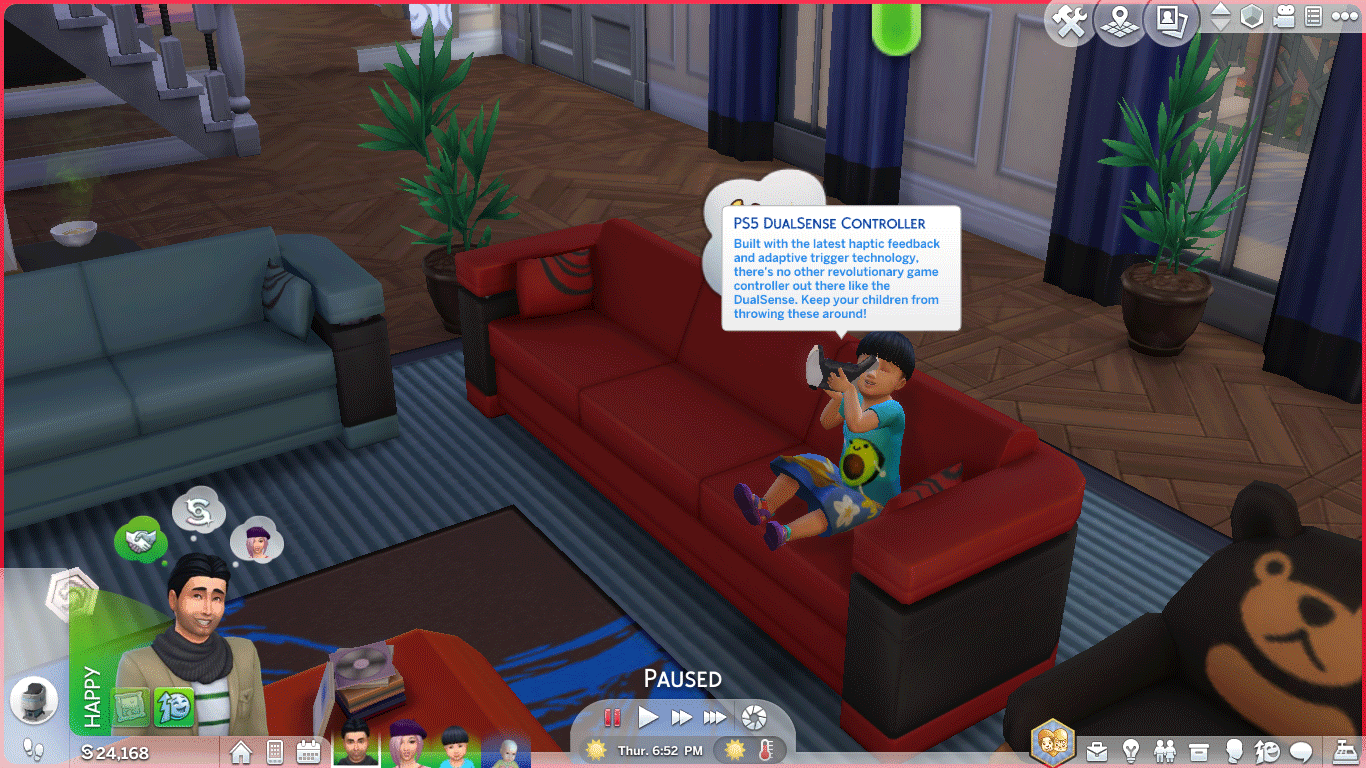Take a screenshot with the camera shutter icon
The height and width of the screenshot is (768, 1366).
[x=754, y=717]
